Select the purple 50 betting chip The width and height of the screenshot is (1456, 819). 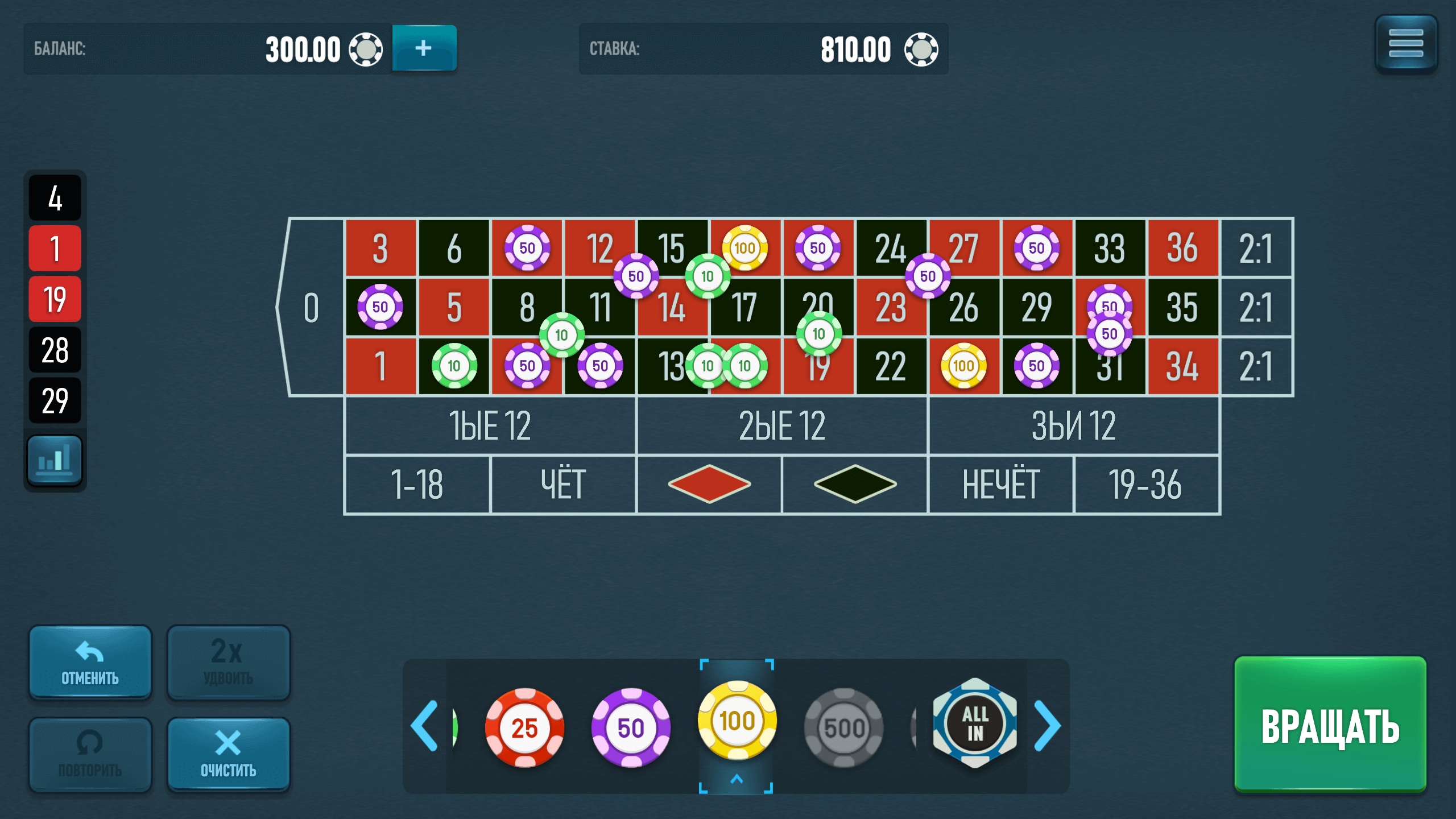pos(631,727)
